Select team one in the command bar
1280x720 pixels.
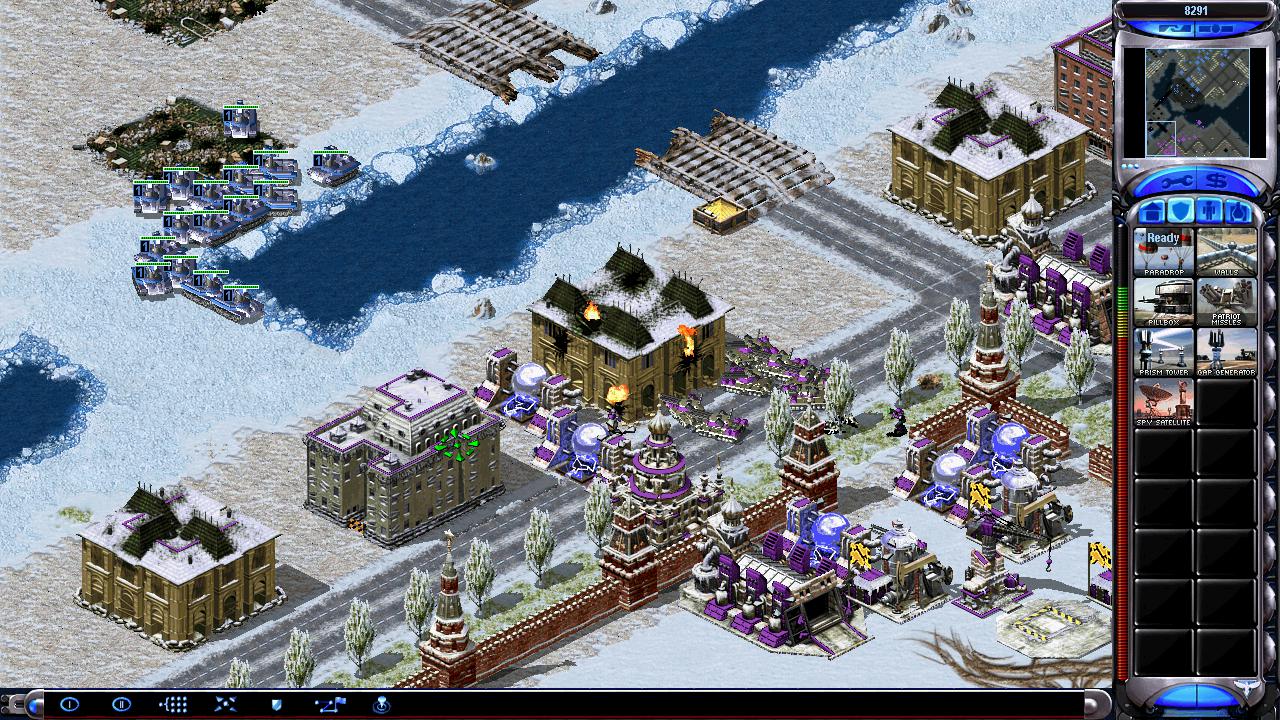69,704
